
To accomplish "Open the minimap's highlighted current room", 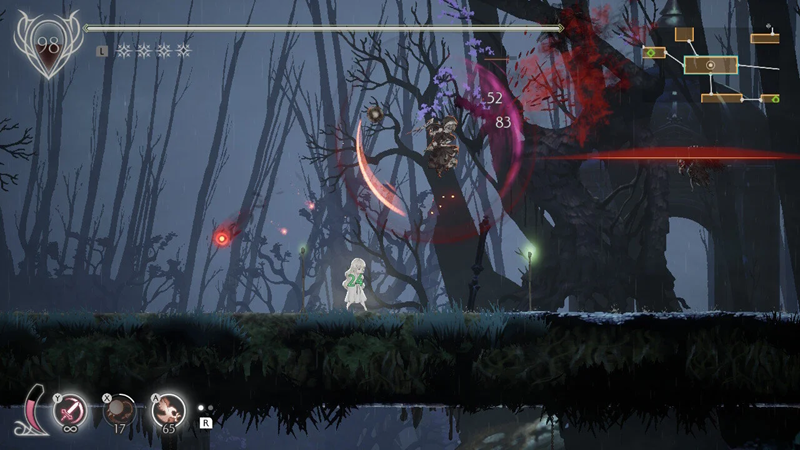I will pyautogui.click(x=711, y=65).
